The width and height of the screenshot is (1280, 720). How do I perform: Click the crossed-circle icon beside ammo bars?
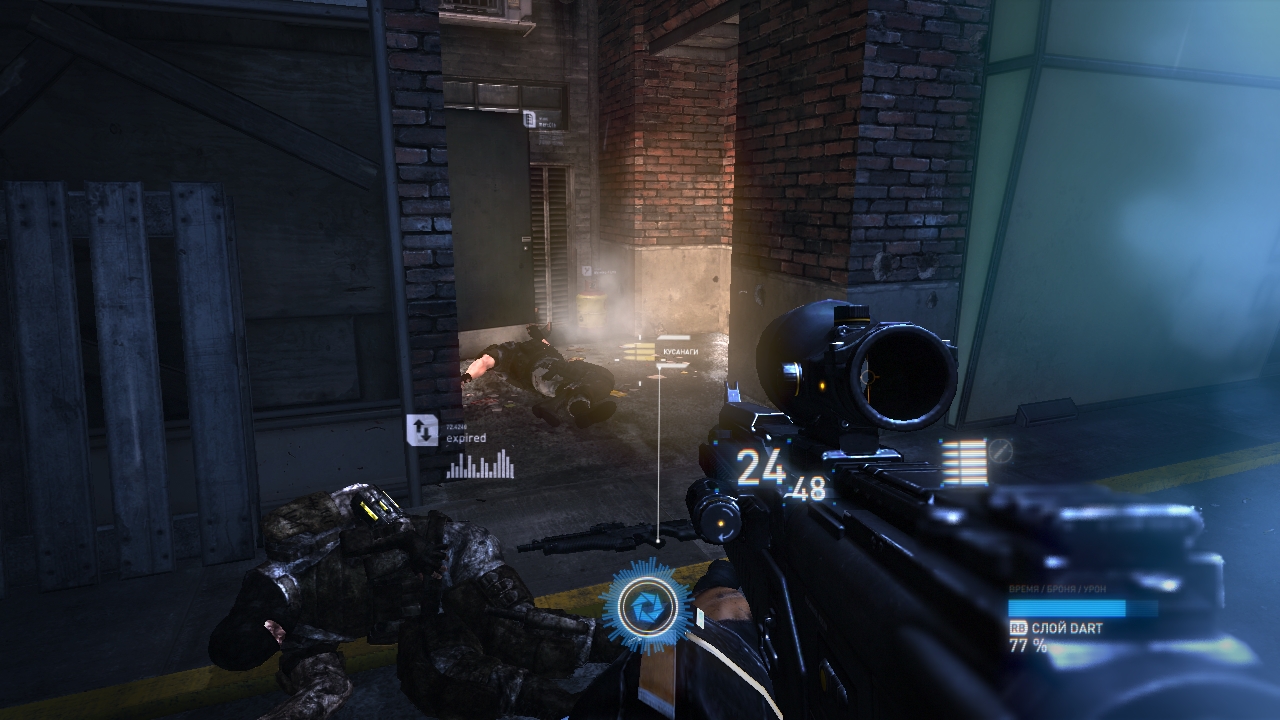[x=1001, y=451]
